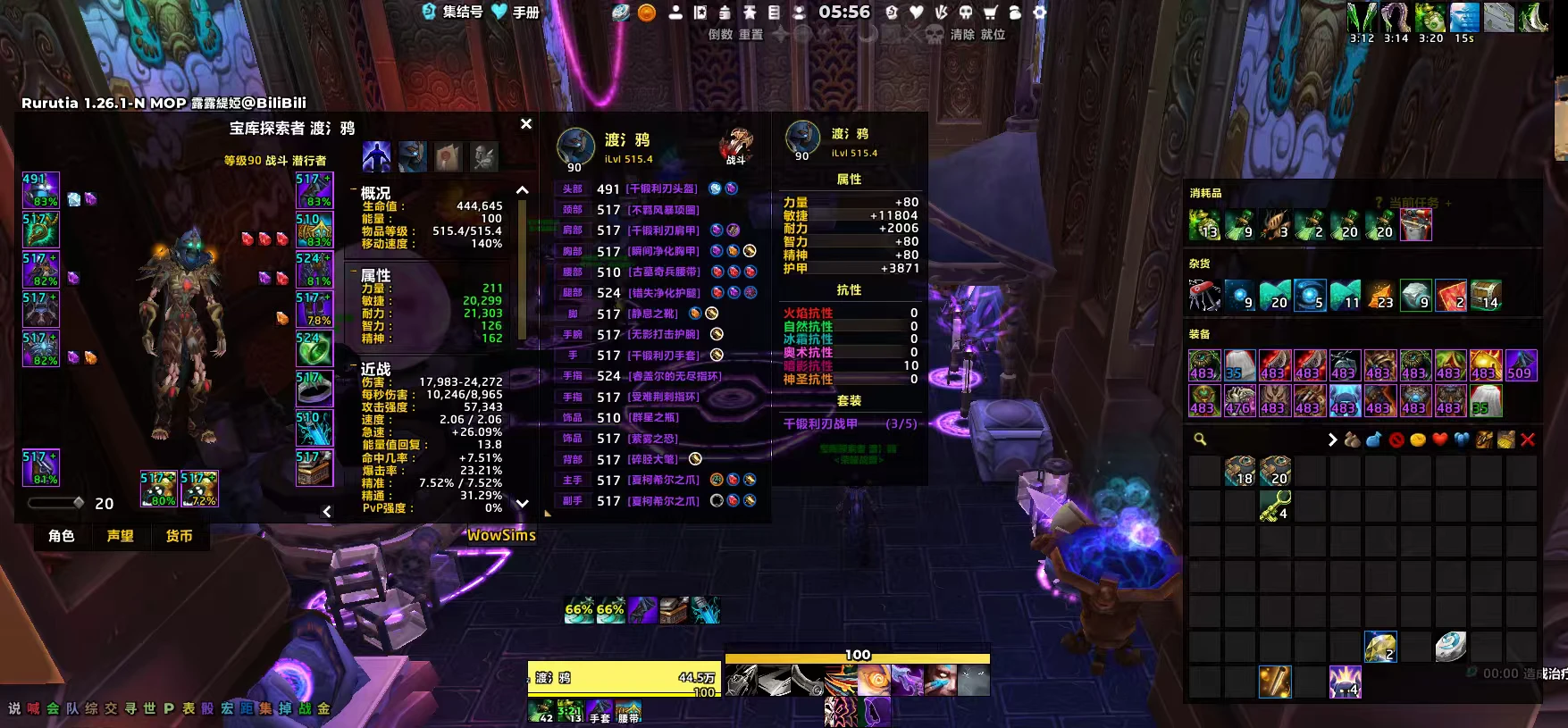This screenshot has width=1568, height=728.
Task: Select the green key item in bag
Action: pyautogui.click(x=1275, y=506)
